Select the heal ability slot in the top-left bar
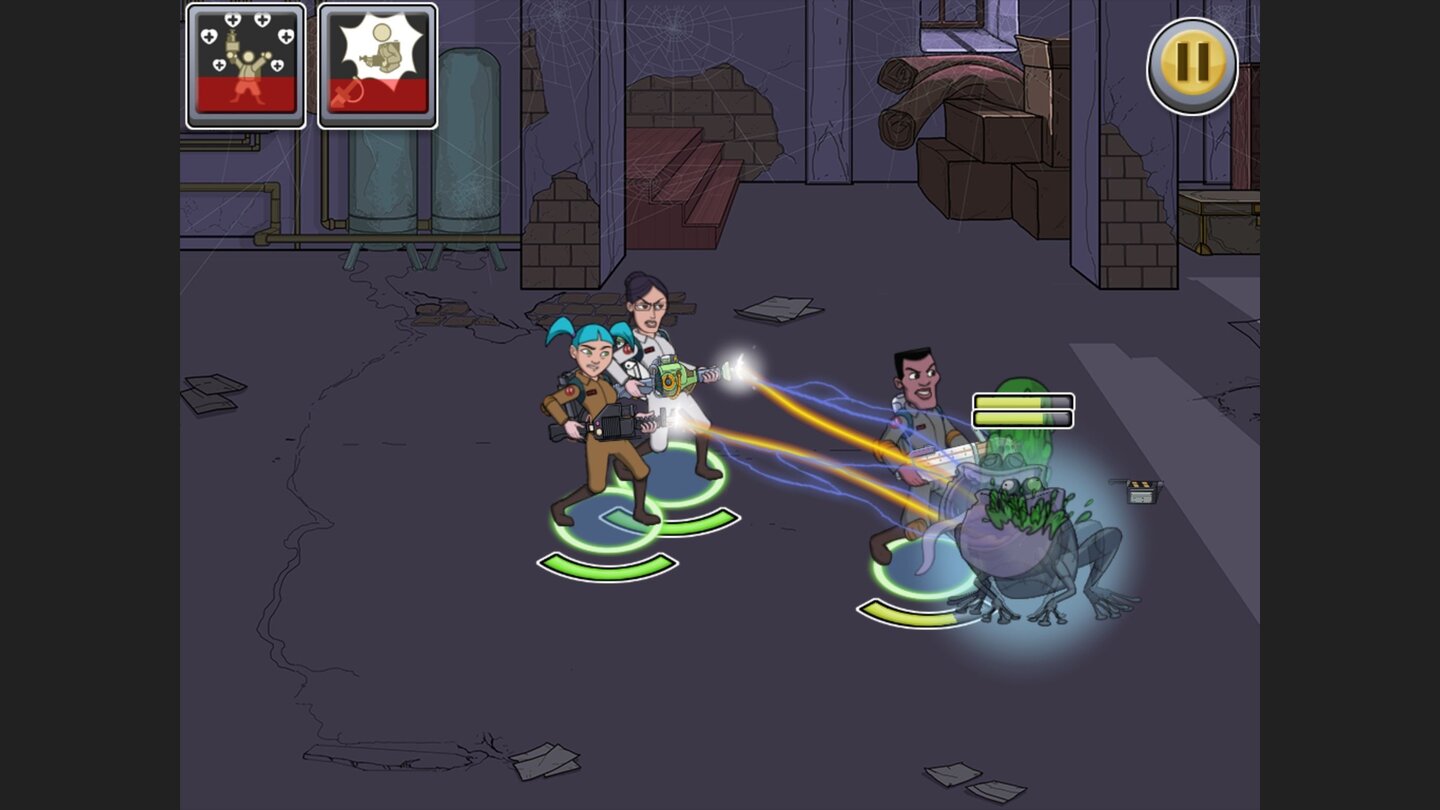 tap(245, 65)
